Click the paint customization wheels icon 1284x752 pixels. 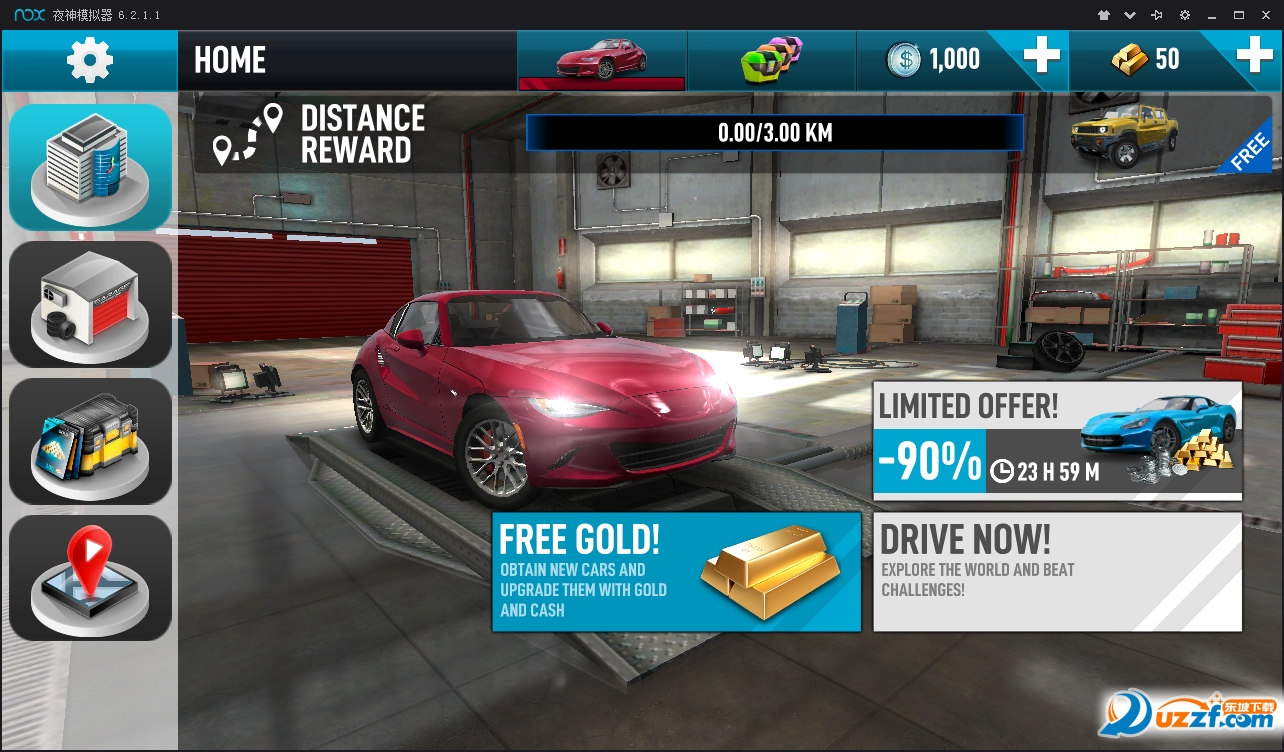click(x=771, y=60)
